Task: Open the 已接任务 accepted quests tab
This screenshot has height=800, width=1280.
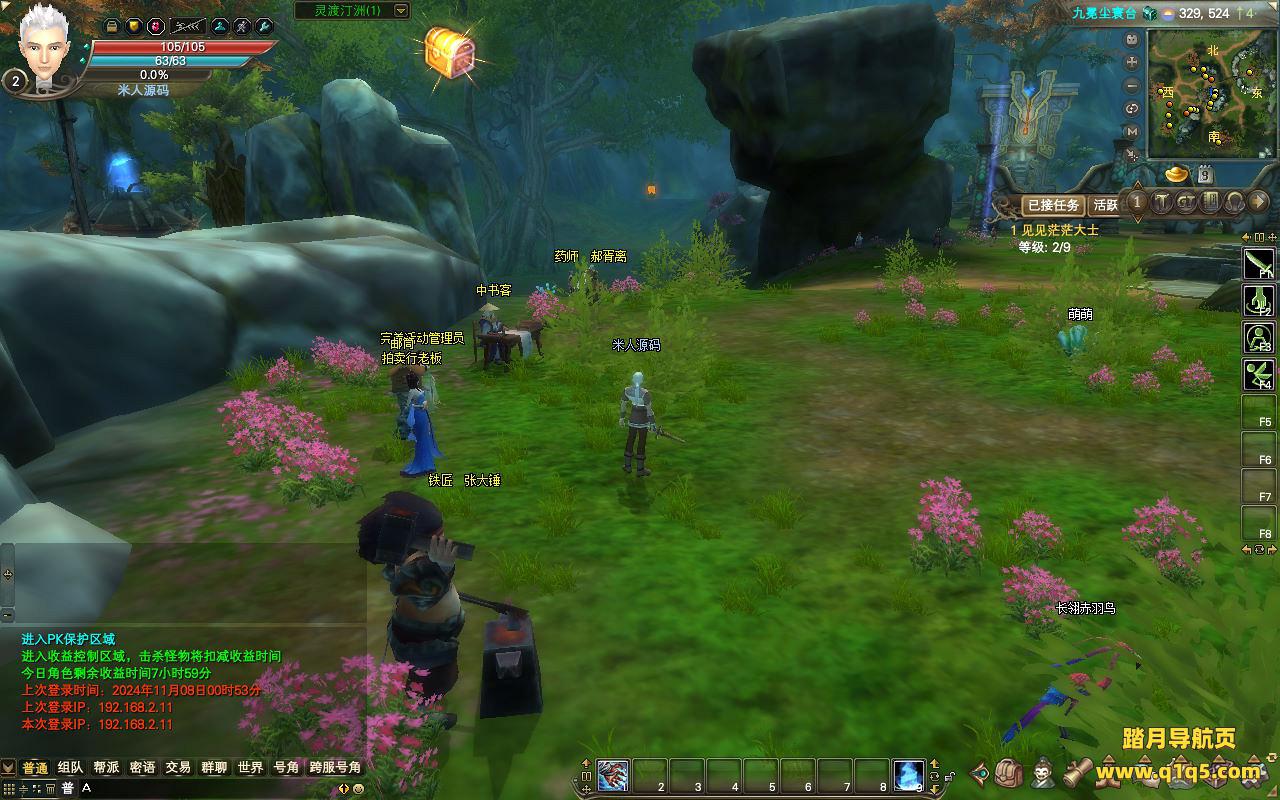Action: click(x=1053, y=205)
